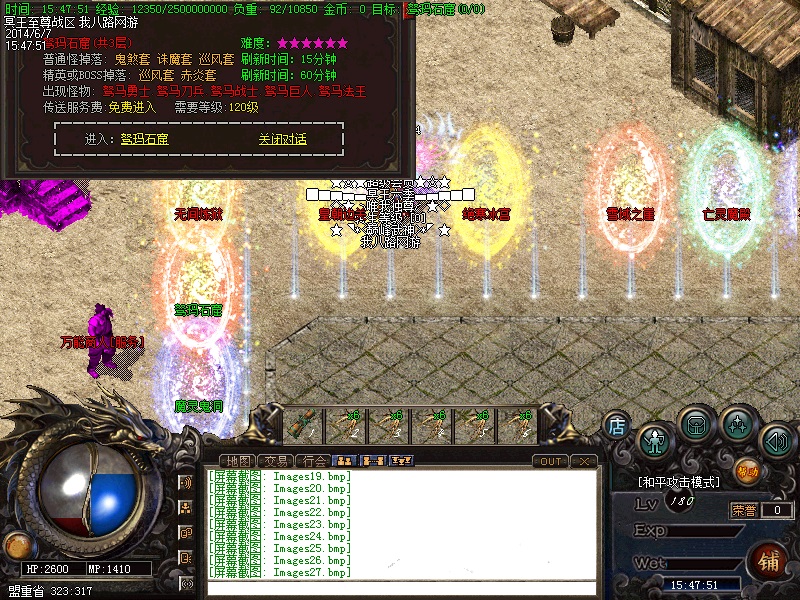Click the 和平攻击模式 attack mode label
This screenshot has width=800, height=600.
point(680,482)
